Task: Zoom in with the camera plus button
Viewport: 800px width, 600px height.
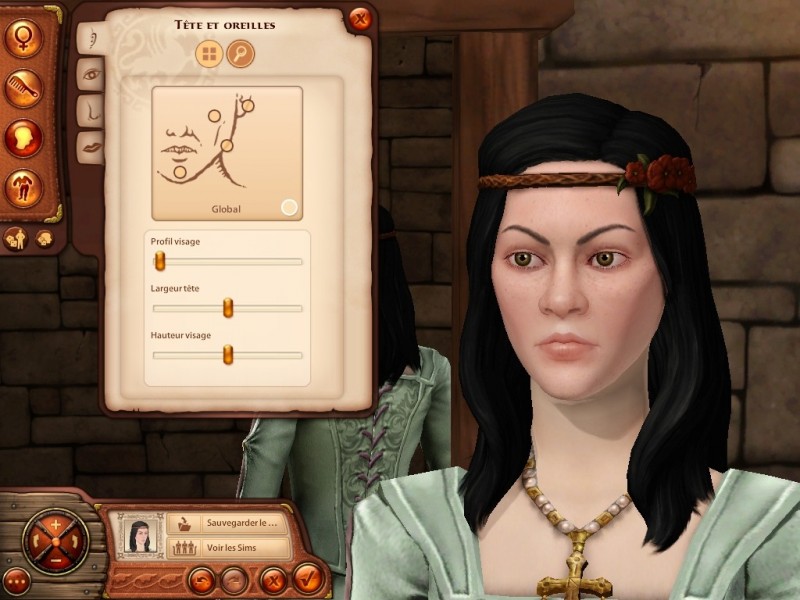Action: 55,523
